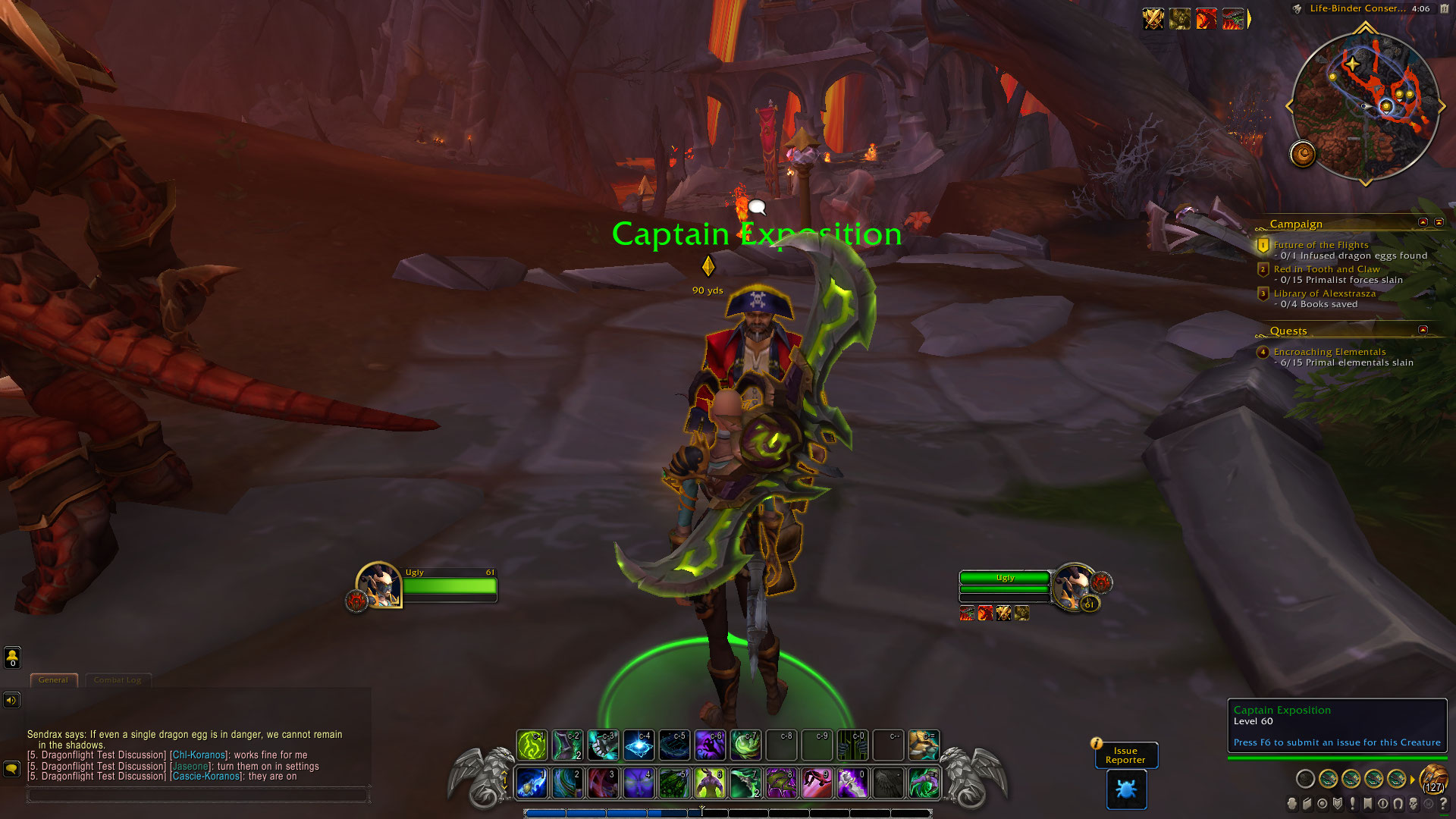Activate the green fel rune ability on C-1
The width and height of the screenshot is (1456, 819).
coord(532,745)
